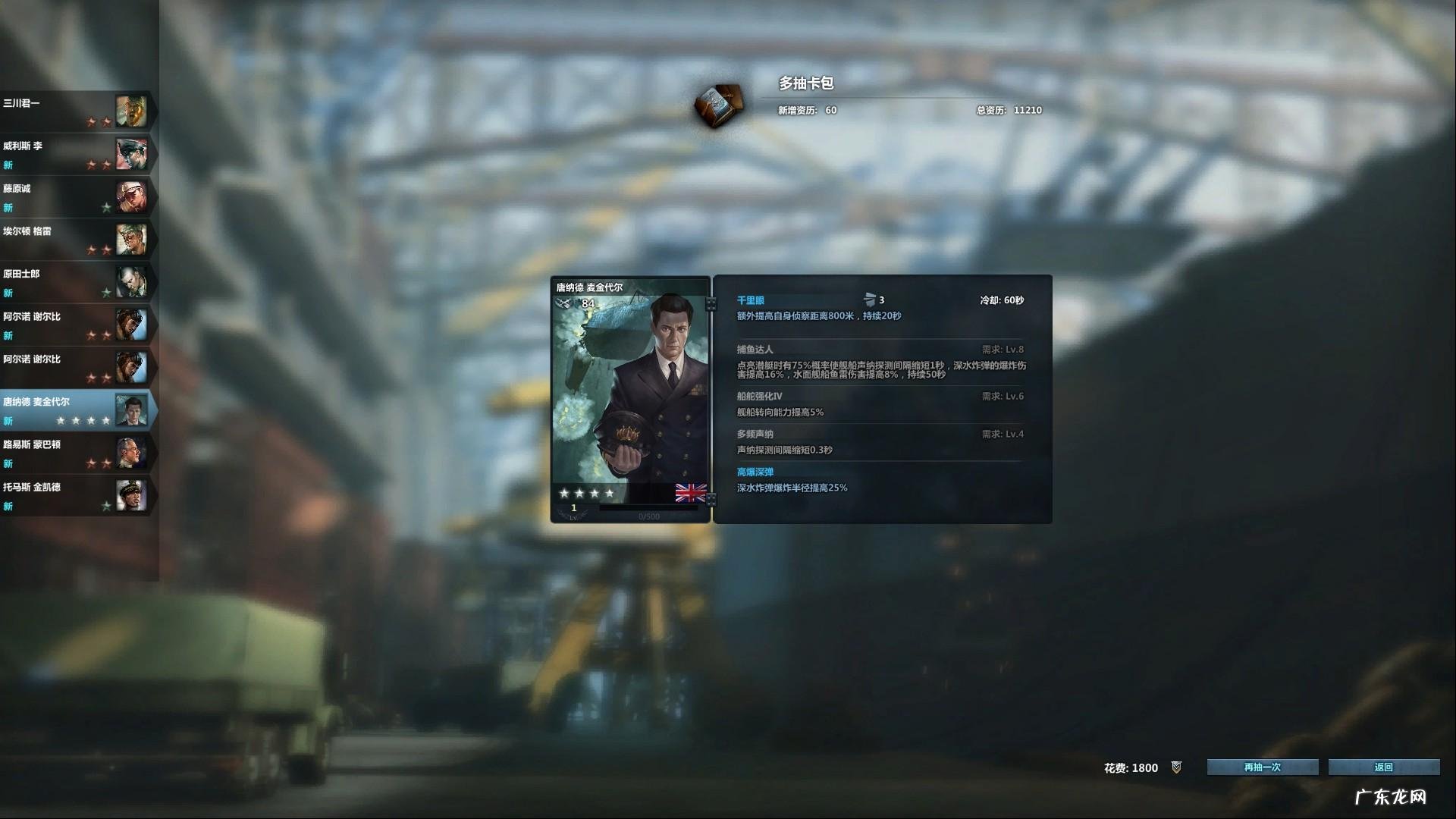The image size is (1456, 819).
Task: Select the 托马斯 金凯德 commander row
Action: [76, 496]
